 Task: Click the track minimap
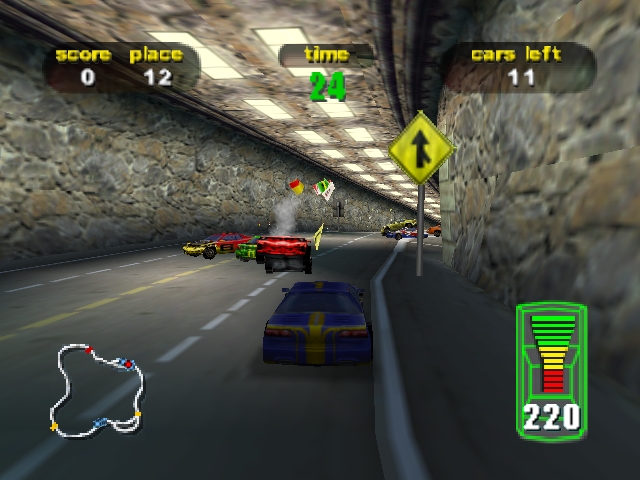pyautogui.click(x=98, y=390)
